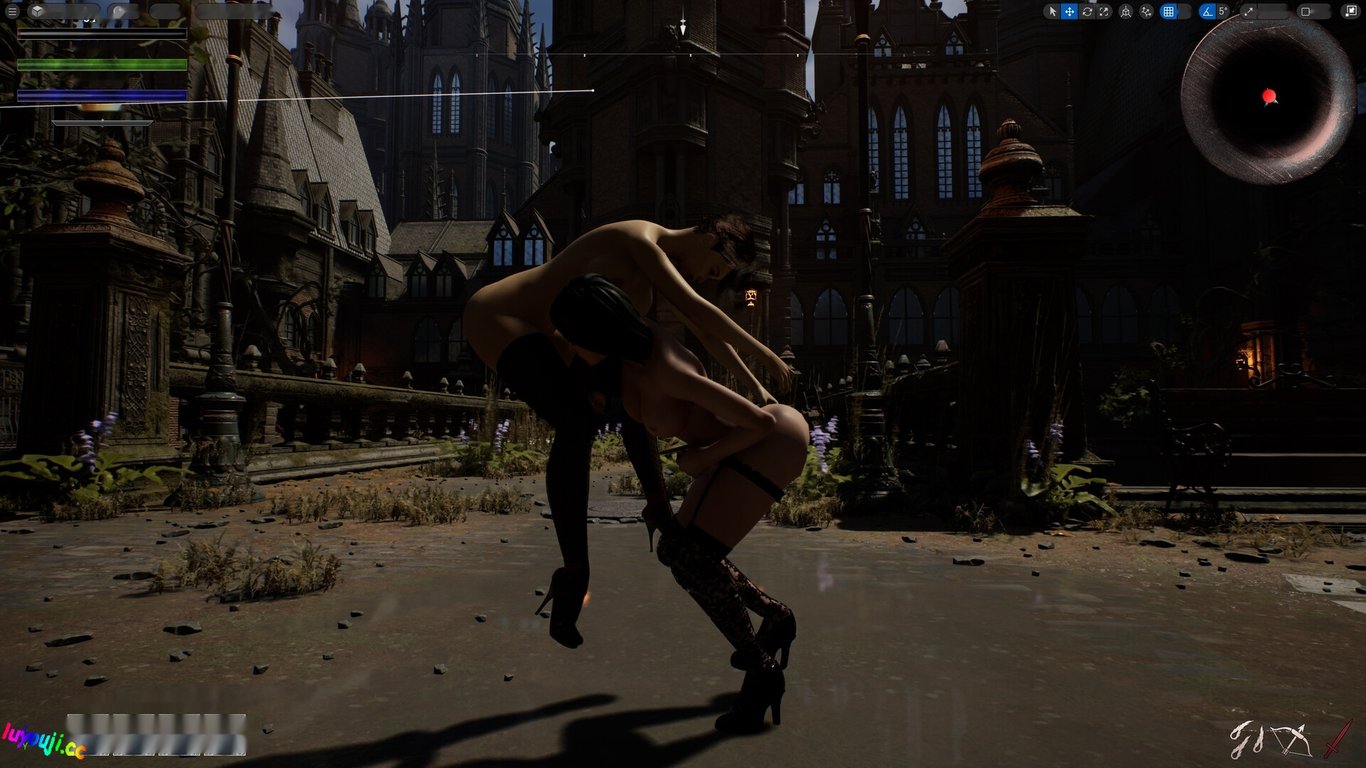Toggle the coordinate system gizmo button

(x=1126, y=12)
